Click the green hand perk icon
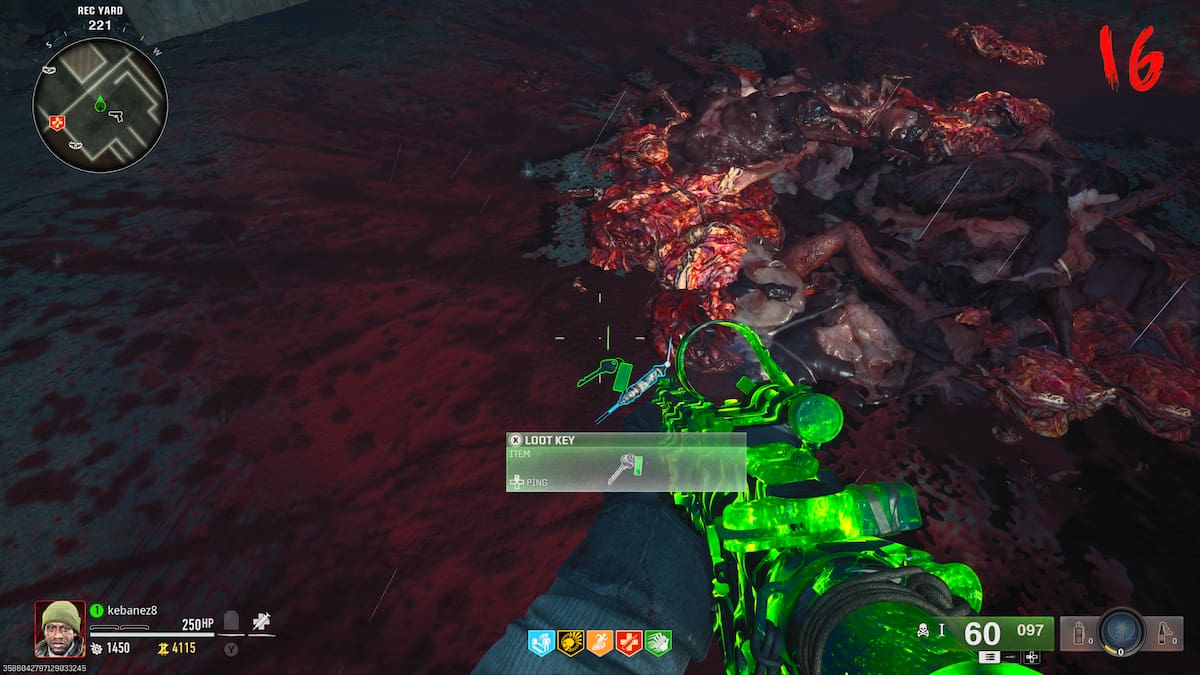Image resolution: width=1200 pixels, height=675 pixels. pos(658,642)
